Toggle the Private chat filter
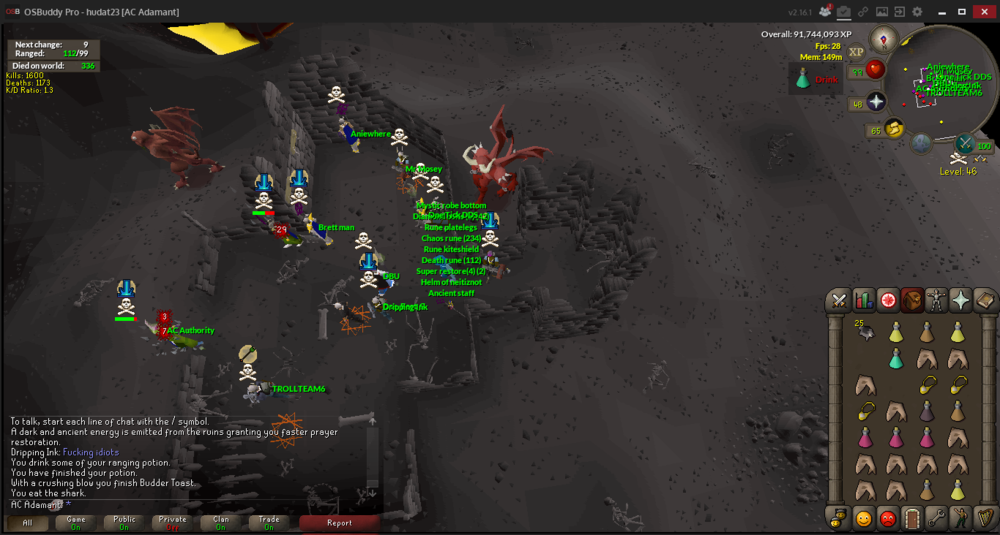Screen dimensions: 1000x535 (172, 522)
